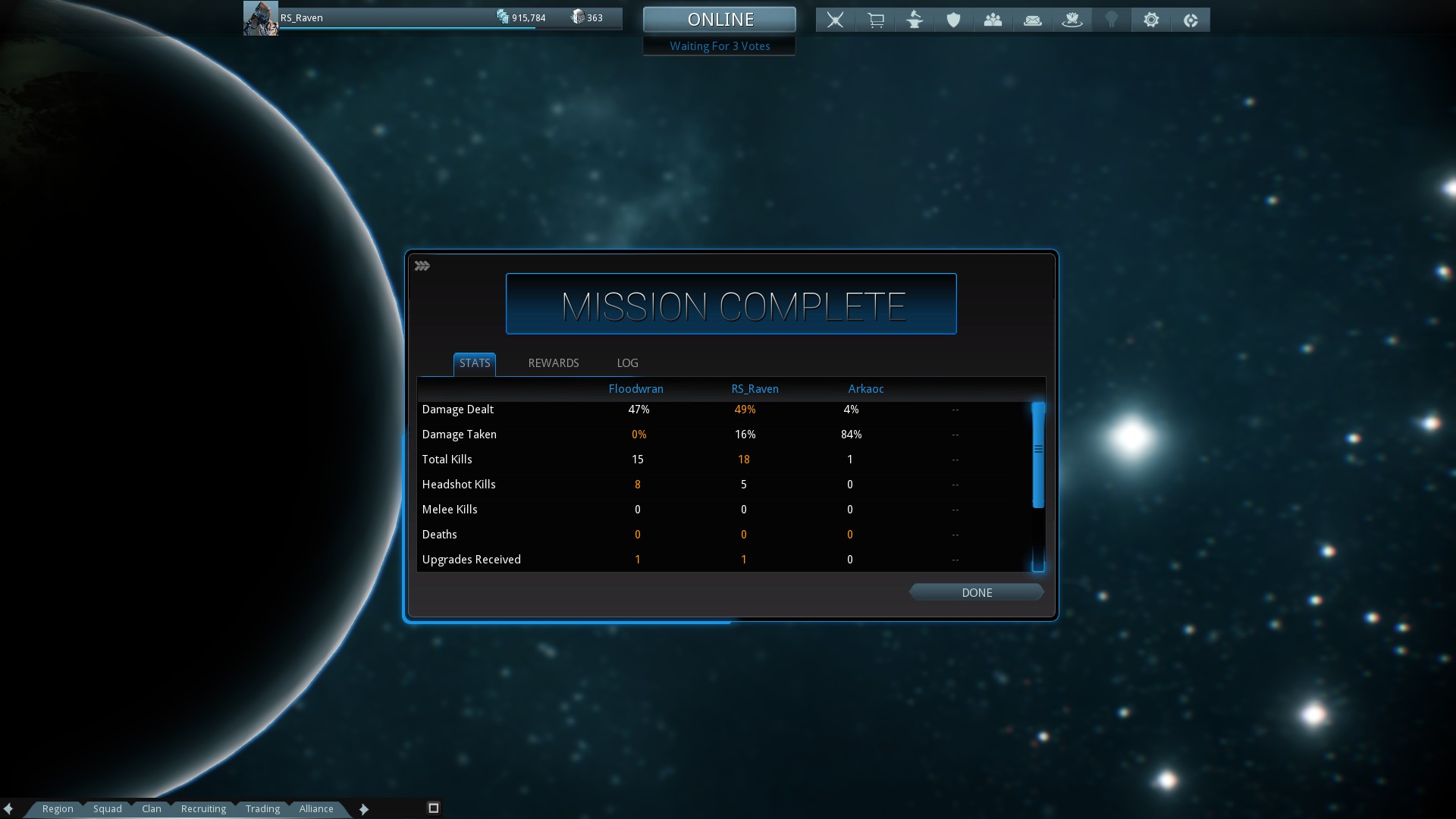Click the shield icon in top bar
The image size is (1456, 819).
[954, 20]
